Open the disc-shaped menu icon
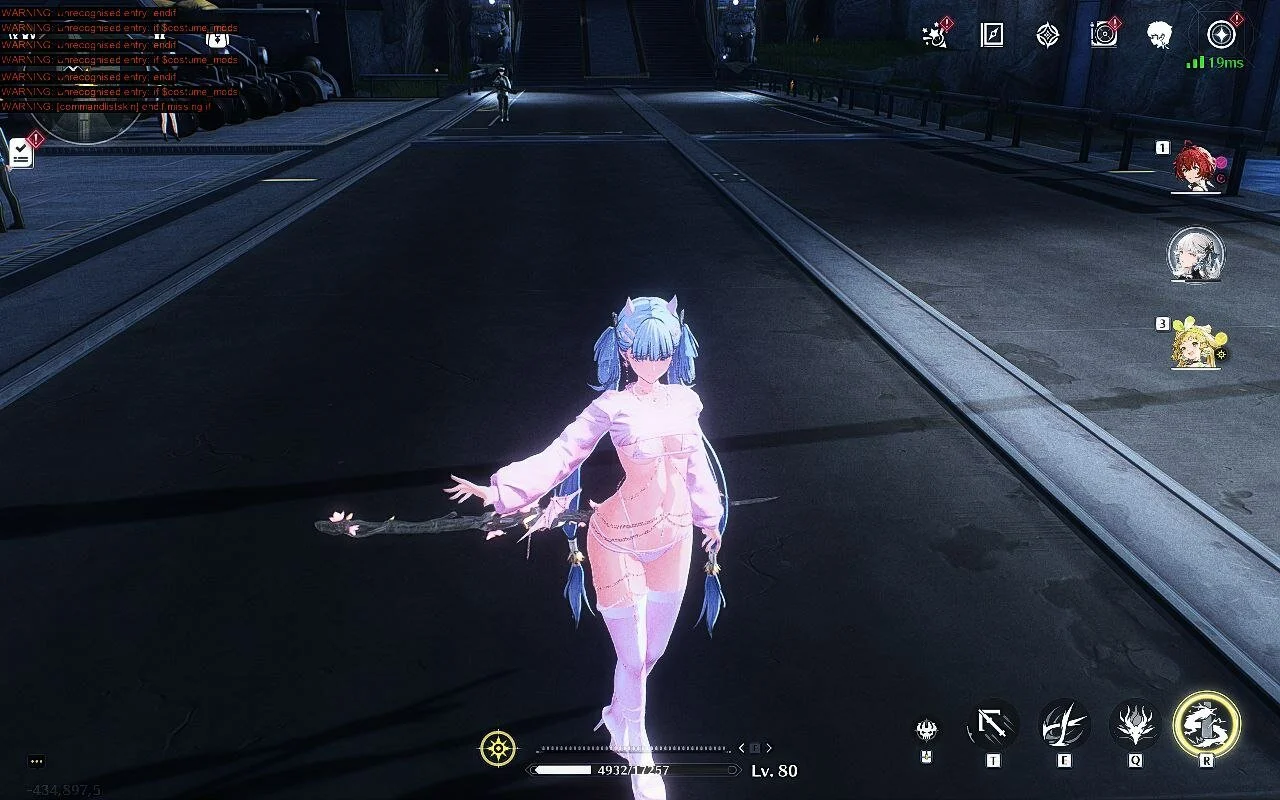1280x800 pixels. [1103, 35]
